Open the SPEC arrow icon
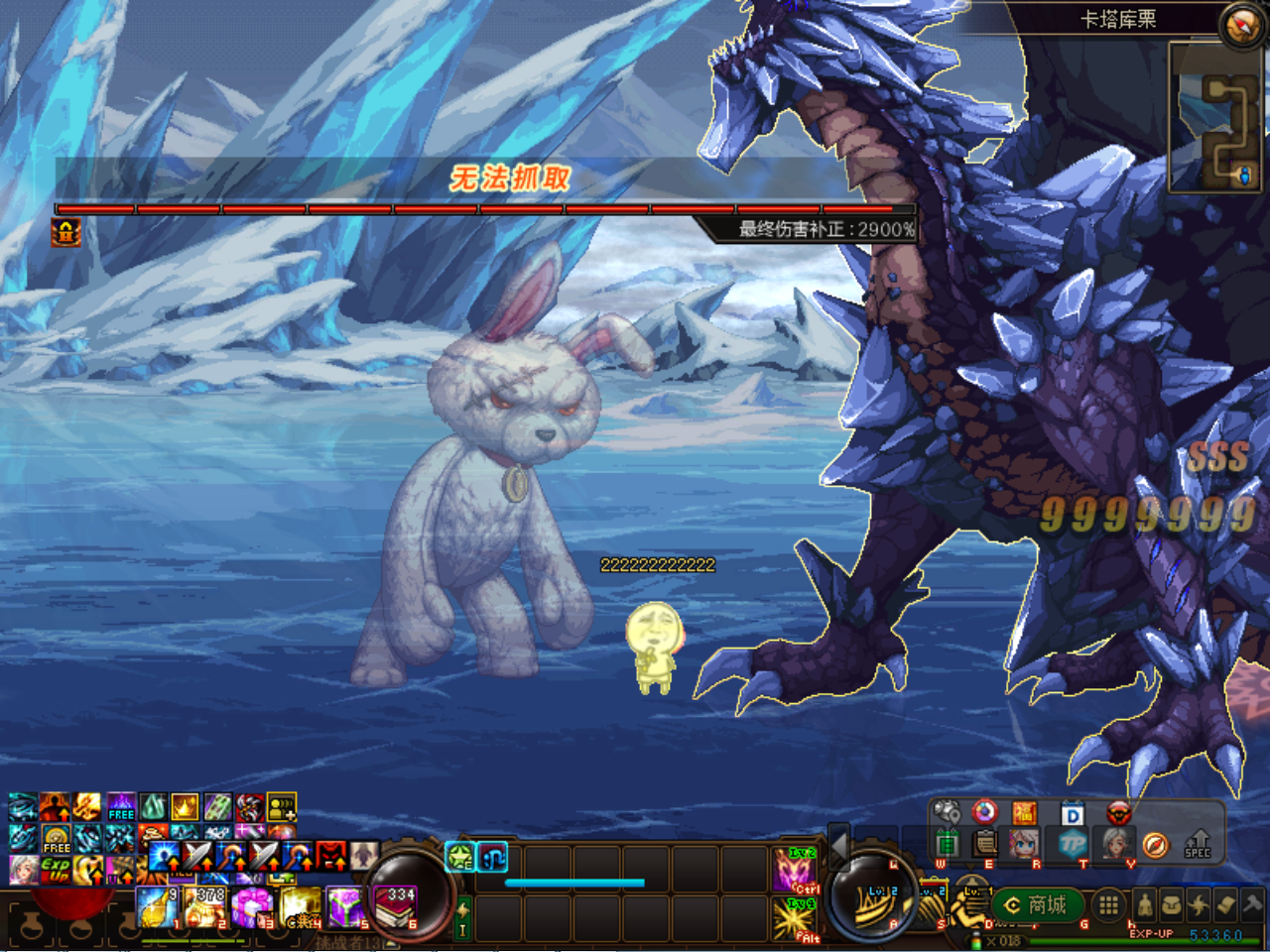The image size is (1270, 952). click(x=1198, y=843)
